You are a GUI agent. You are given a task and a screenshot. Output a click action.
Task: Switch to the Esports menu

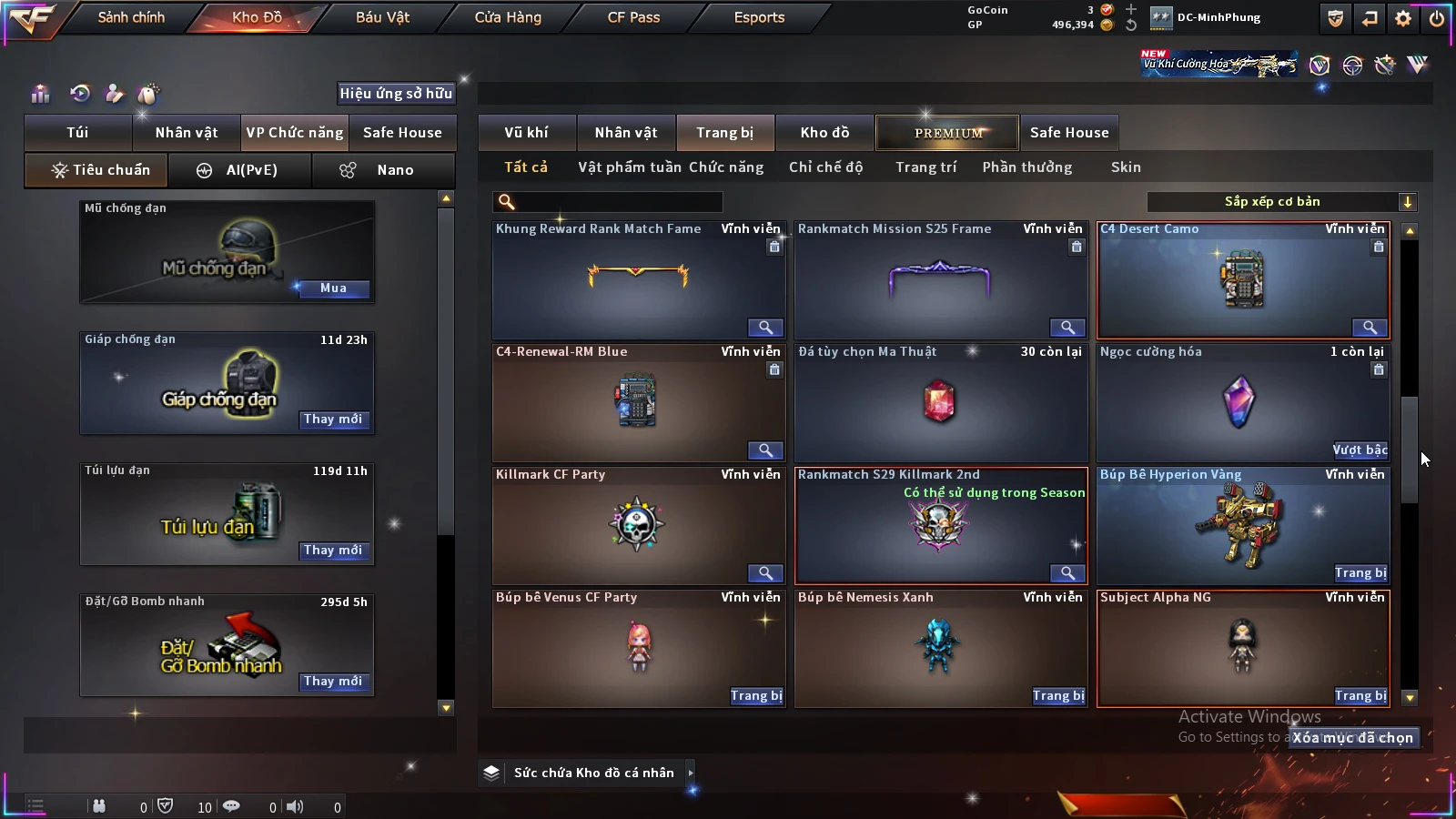coord(759,17)
